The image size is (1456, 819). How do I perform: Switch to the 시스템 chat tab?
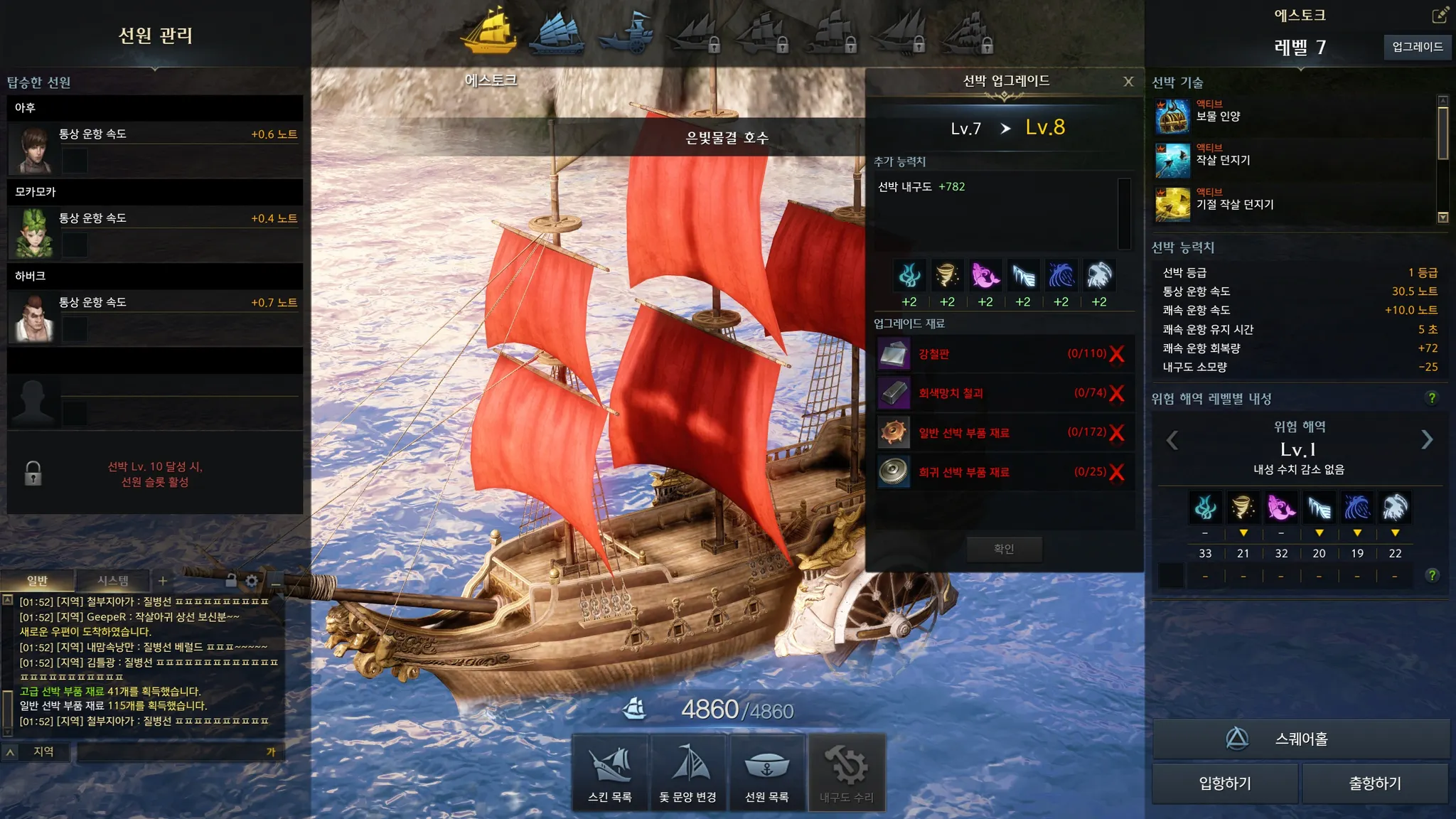click(113, 581)
